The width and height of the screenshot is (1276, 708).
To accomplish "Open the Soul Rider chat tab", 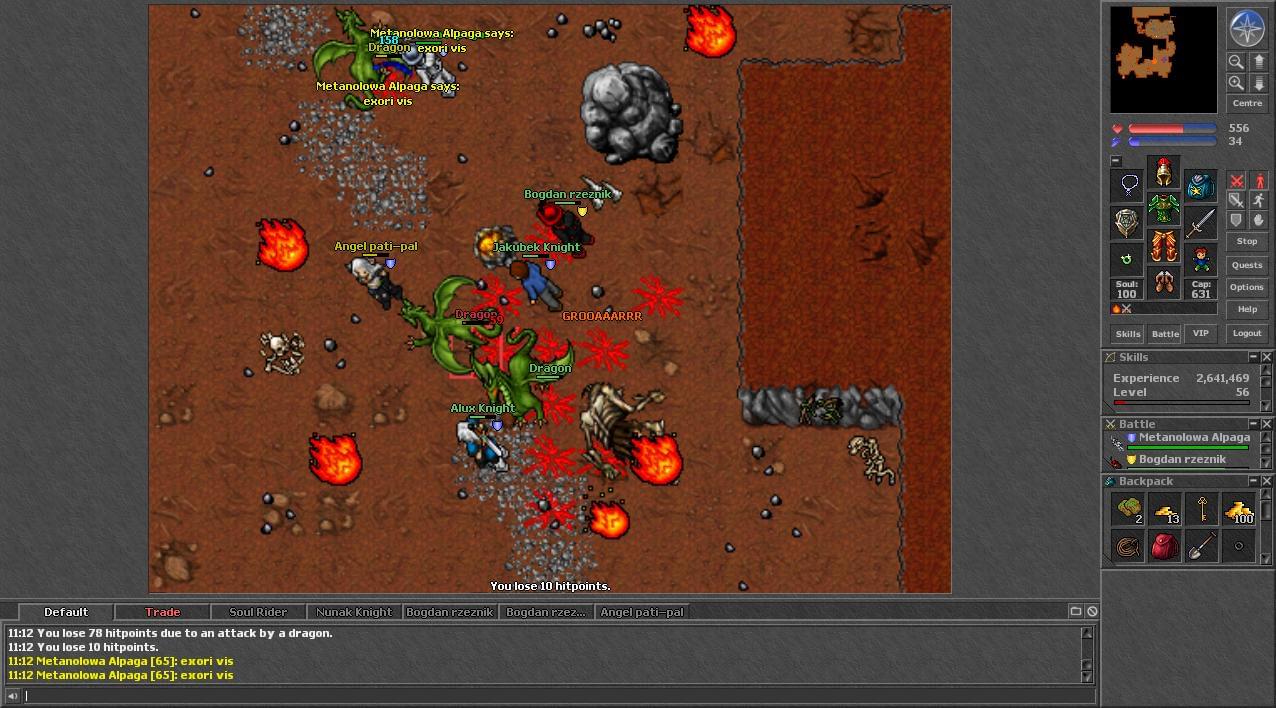I will 258,612.
